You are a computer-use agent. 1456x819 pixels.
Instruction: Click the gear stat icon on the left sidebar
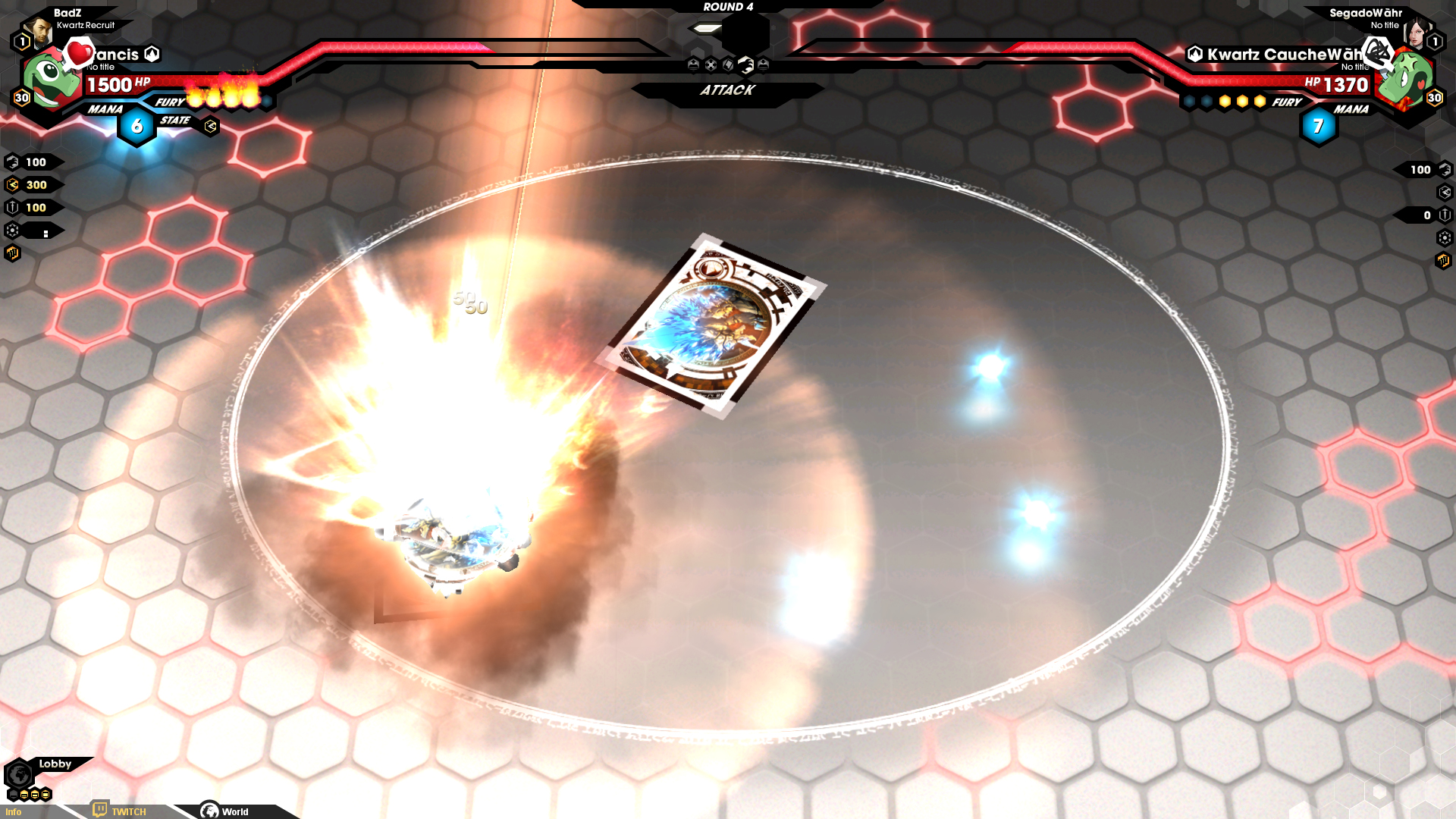[x=12, y=229]
